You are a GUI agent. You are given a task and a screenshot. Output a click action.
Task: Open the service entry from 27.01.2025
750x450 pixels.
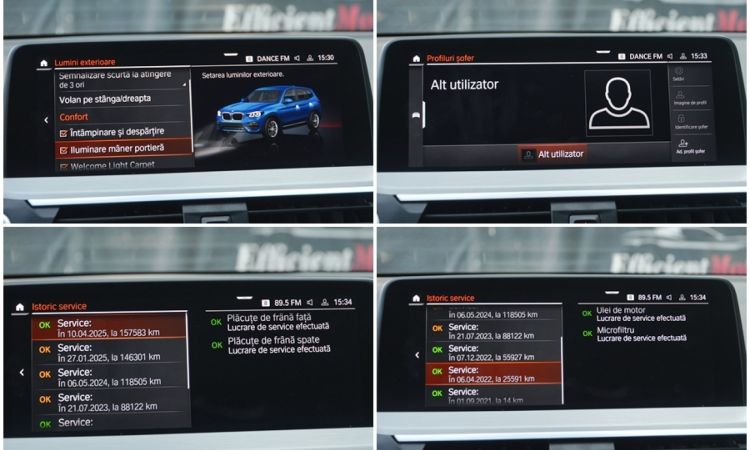(x=110, y=351)
